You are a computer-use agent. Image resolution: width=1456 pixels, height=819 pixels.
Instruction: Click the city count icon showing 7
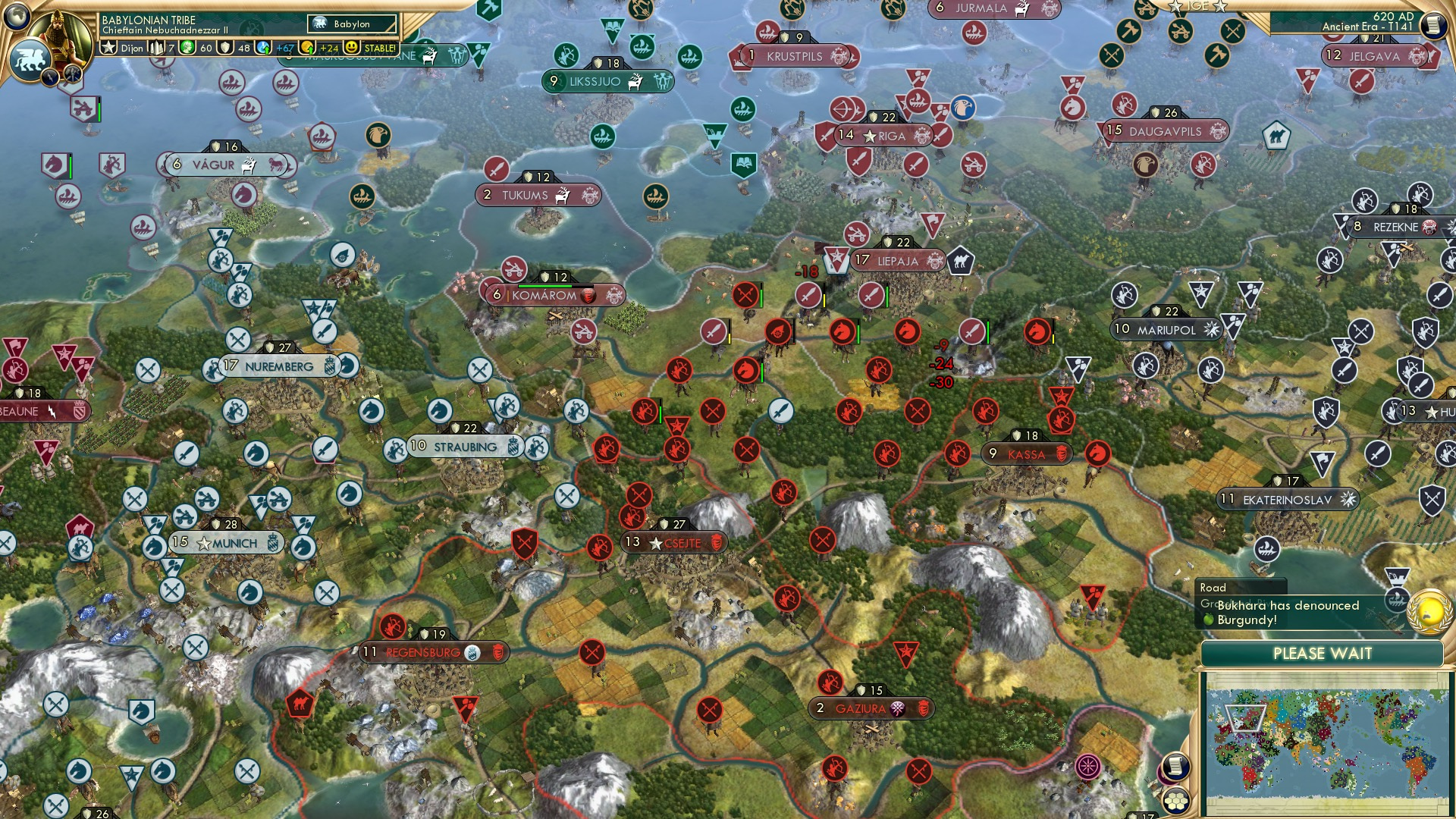(x=159, y=48)
